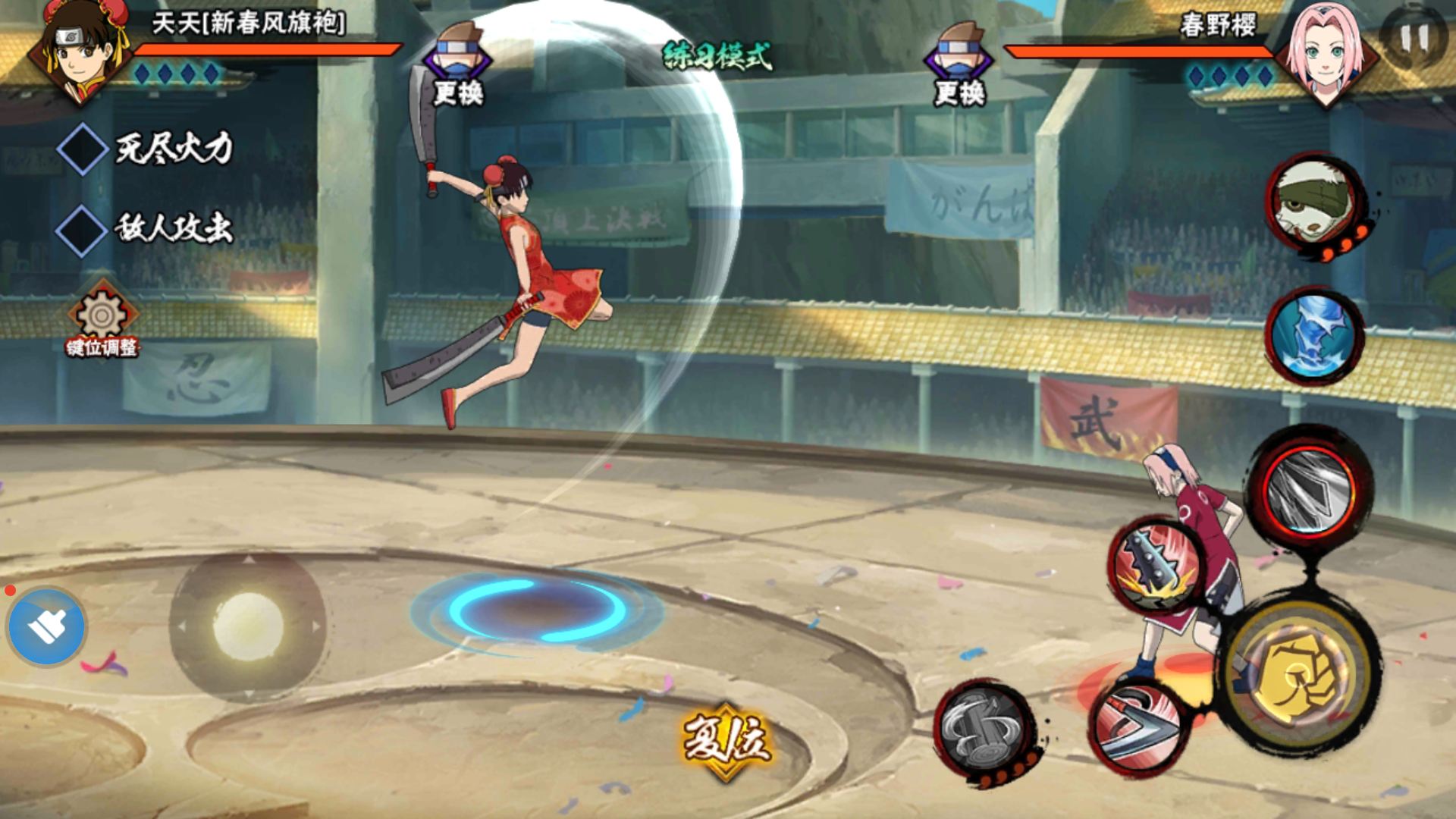The height and width of the screenshot is (819, 1456).
Task: Tap the virtual movement joystick
Action: [x=248, y=626]
